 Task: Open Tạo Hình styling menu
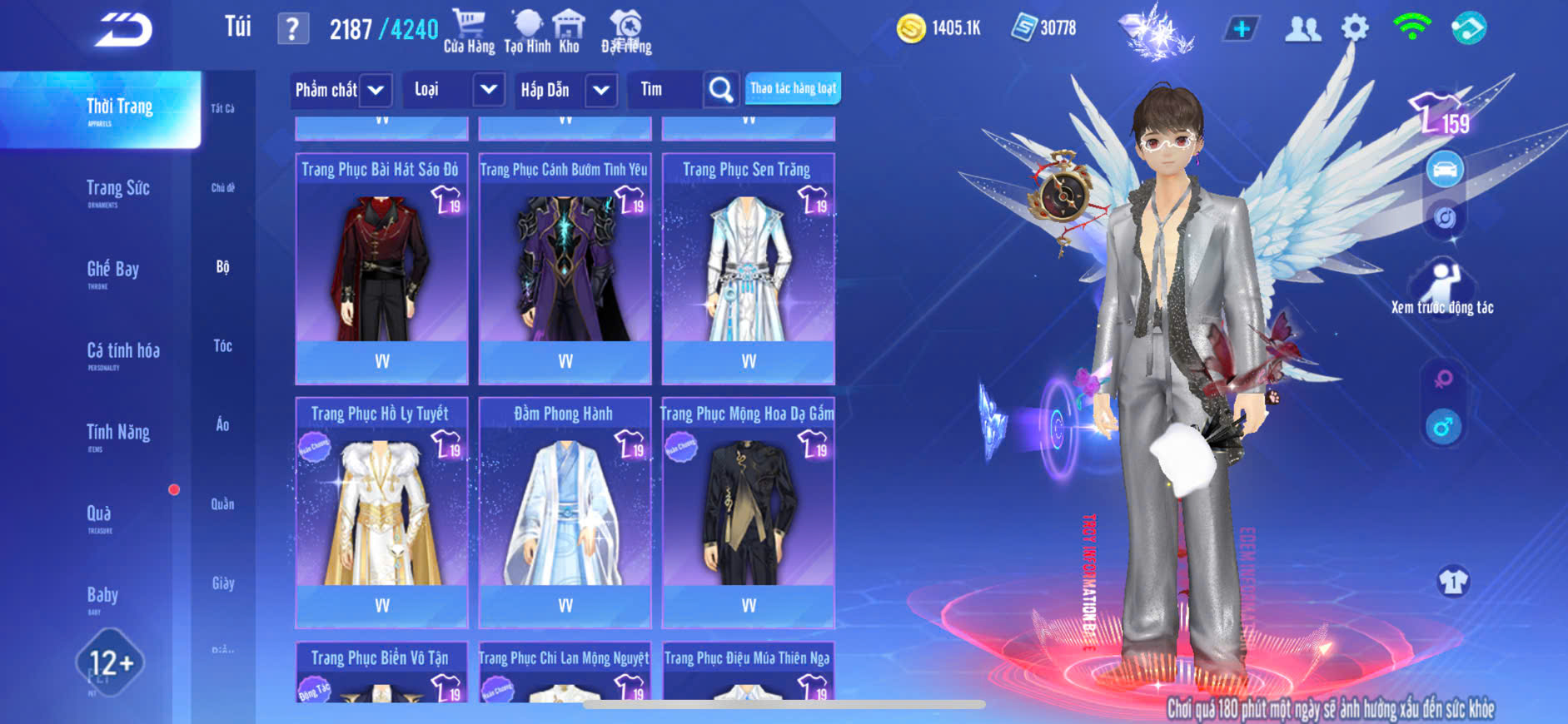coord(527,32)
